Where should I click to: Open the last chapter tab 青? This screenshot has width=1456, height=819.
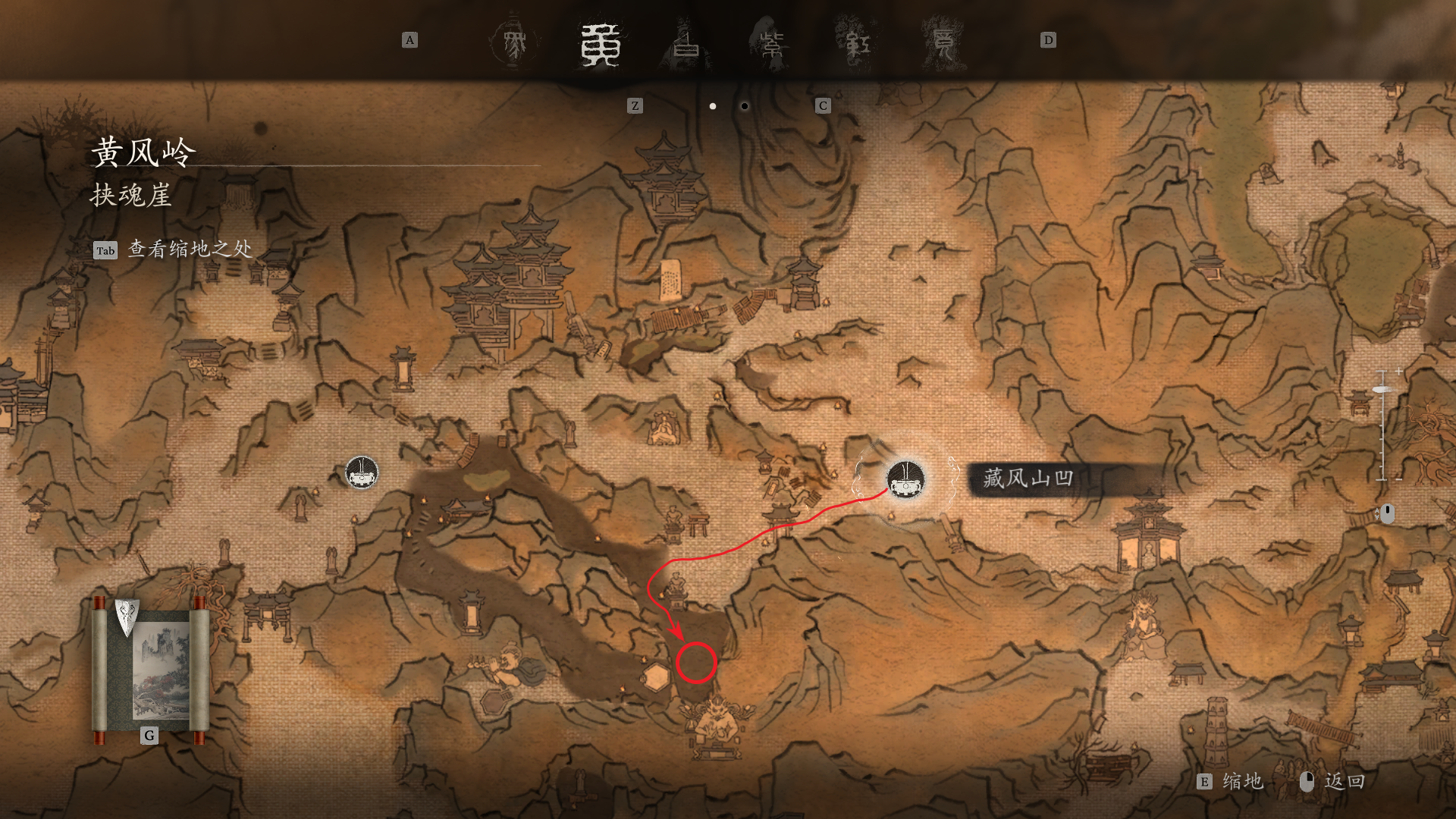(943, 43)
